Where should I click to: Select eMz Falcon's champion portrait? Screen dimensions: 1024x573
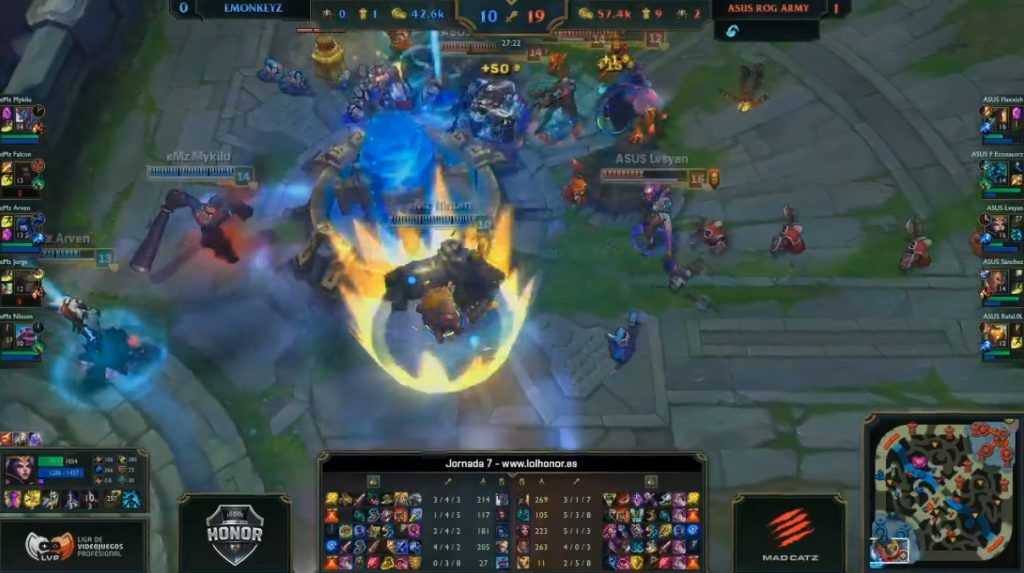pyautogui.click(x=22, y=173)
